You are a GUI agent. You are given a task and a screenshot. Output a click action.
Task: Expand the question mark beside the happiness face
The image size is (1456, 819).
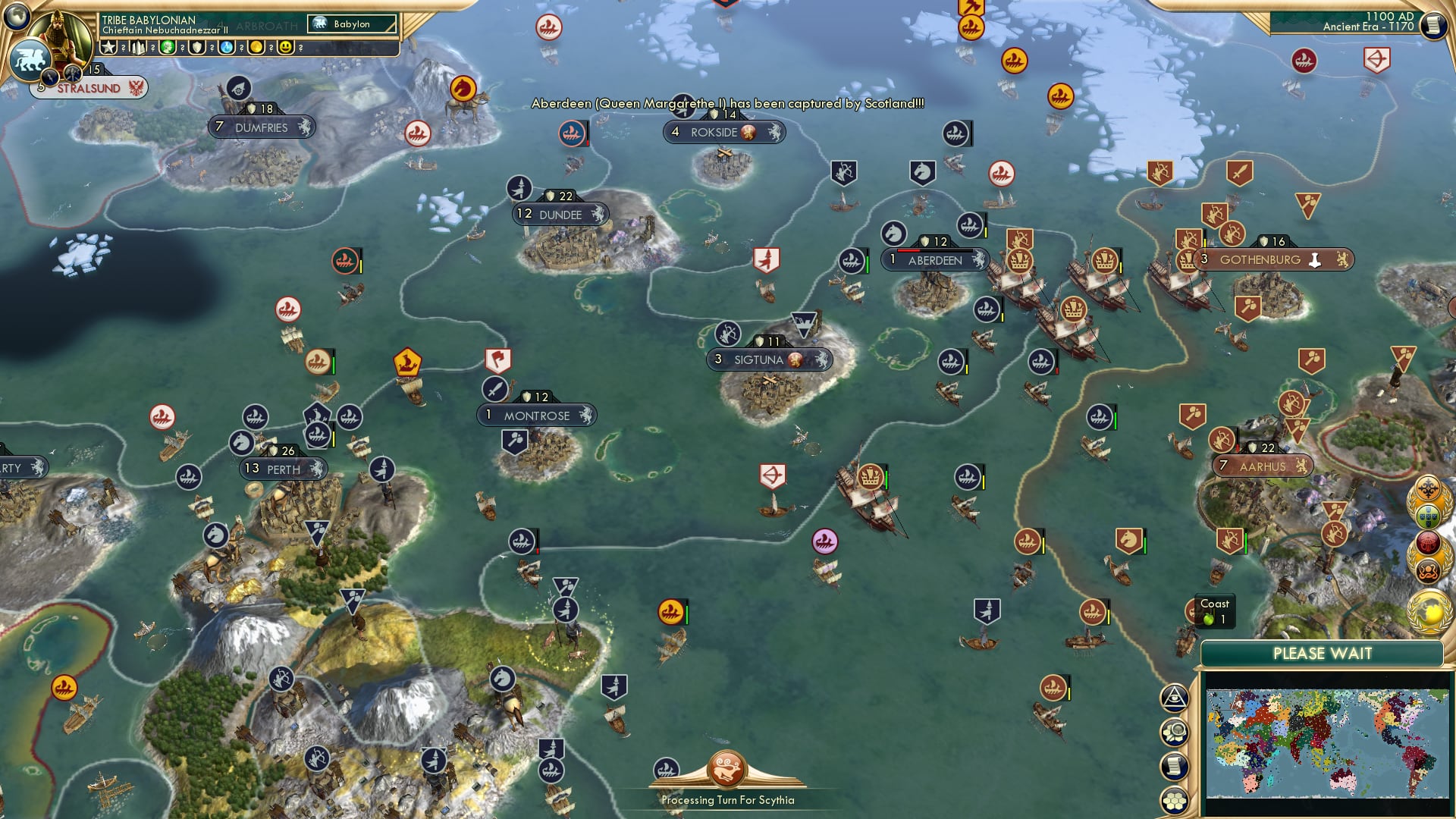pos(301,47)
